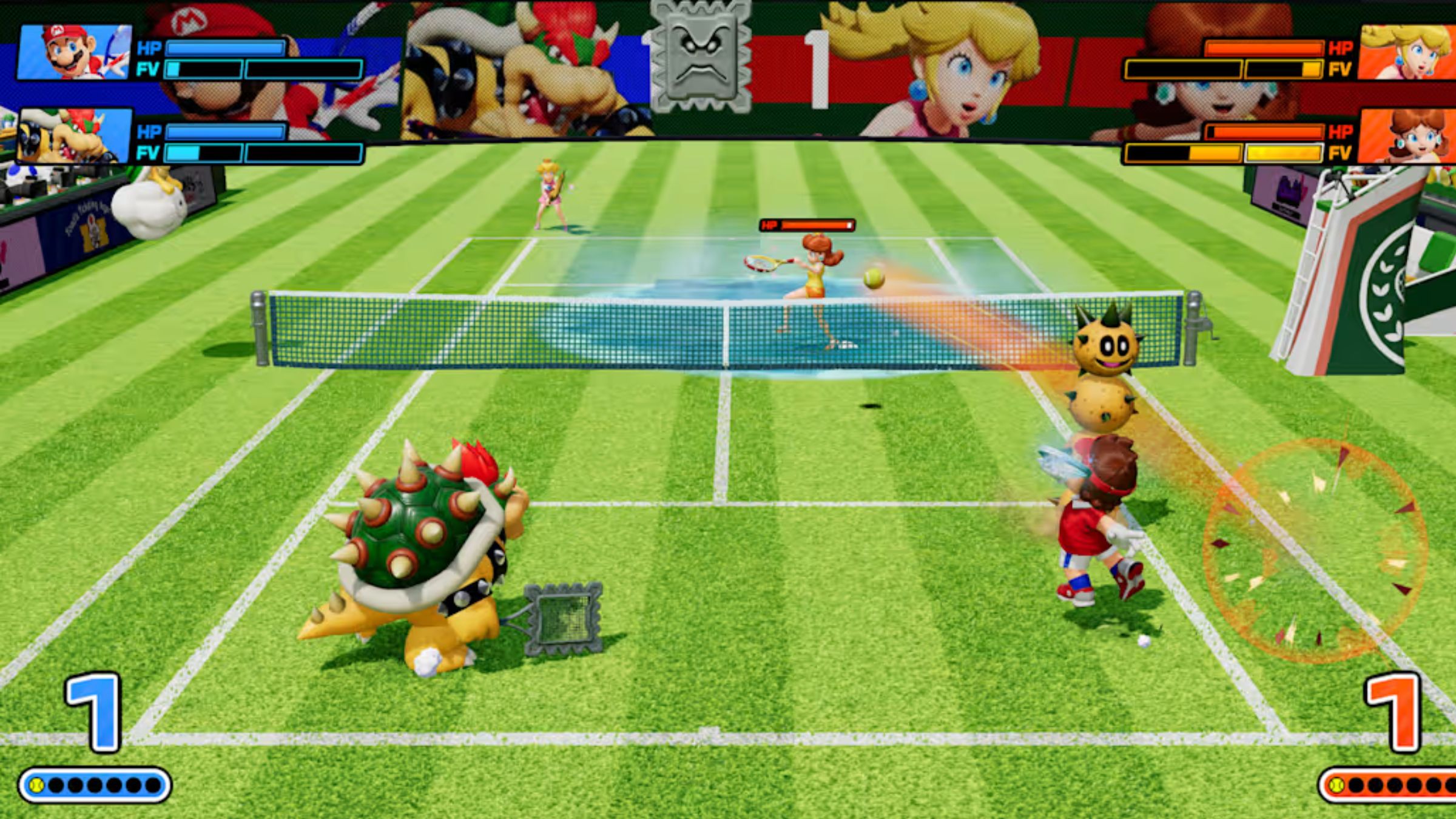Select Bowser's player portrait

pos(74,136)
